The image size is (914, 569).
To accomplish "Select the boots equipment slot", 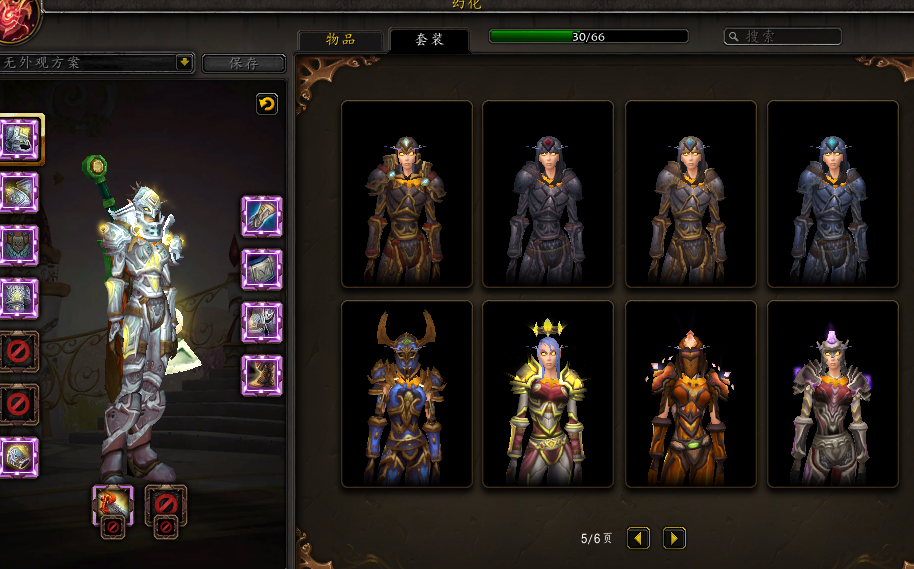I will tap(262, 376).
